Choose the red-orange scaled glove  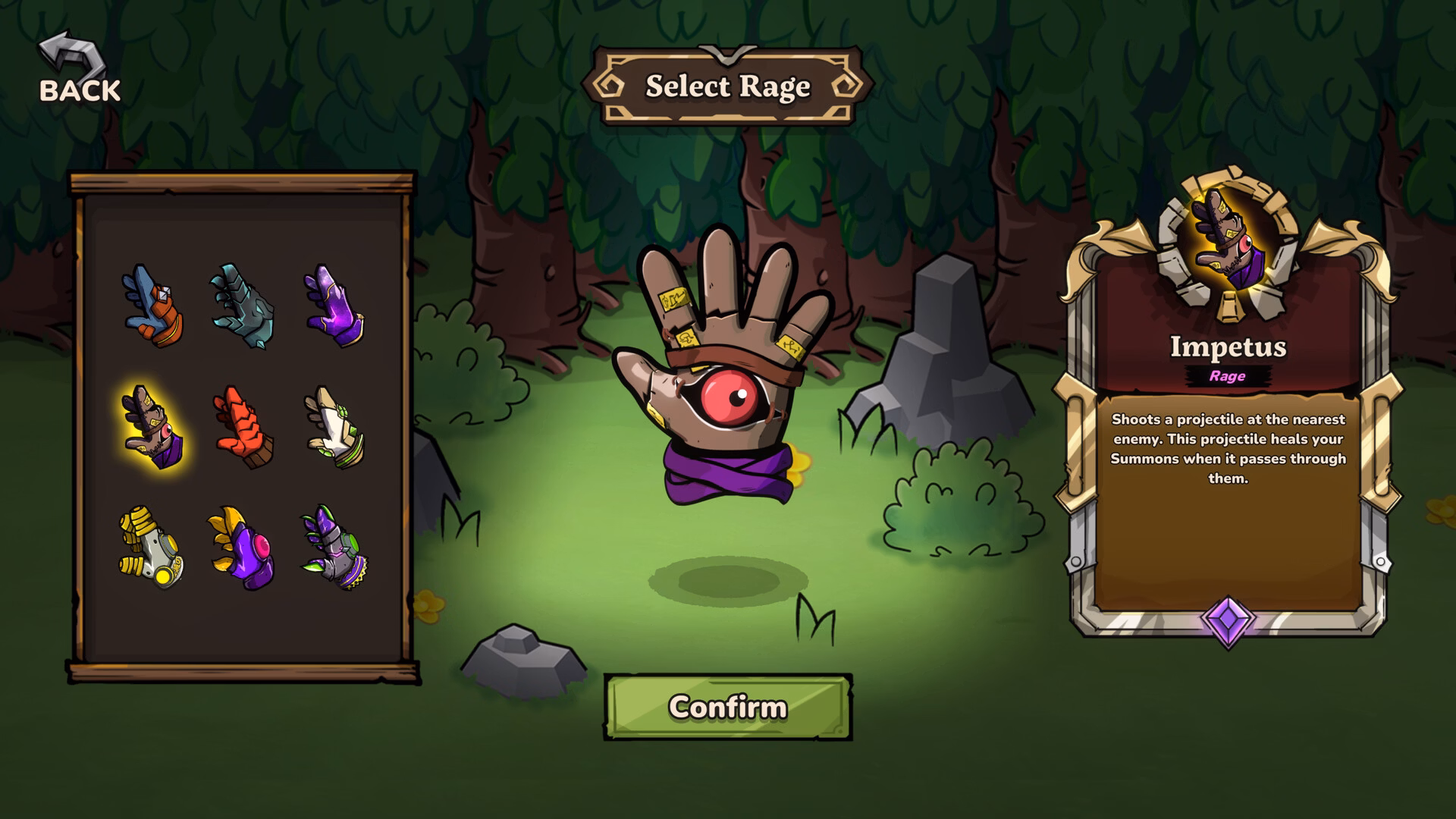(243, 427)
